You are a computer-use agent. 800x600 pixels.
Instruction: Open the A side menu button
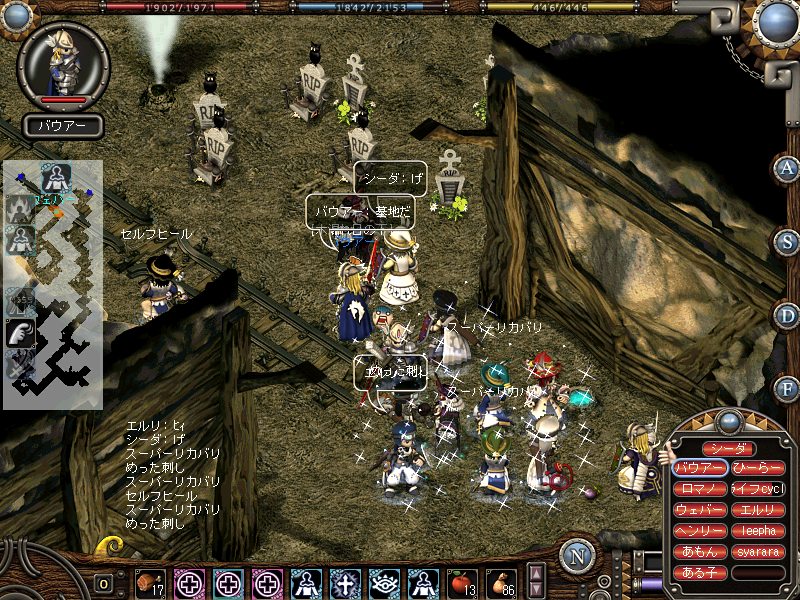(787, 169)
